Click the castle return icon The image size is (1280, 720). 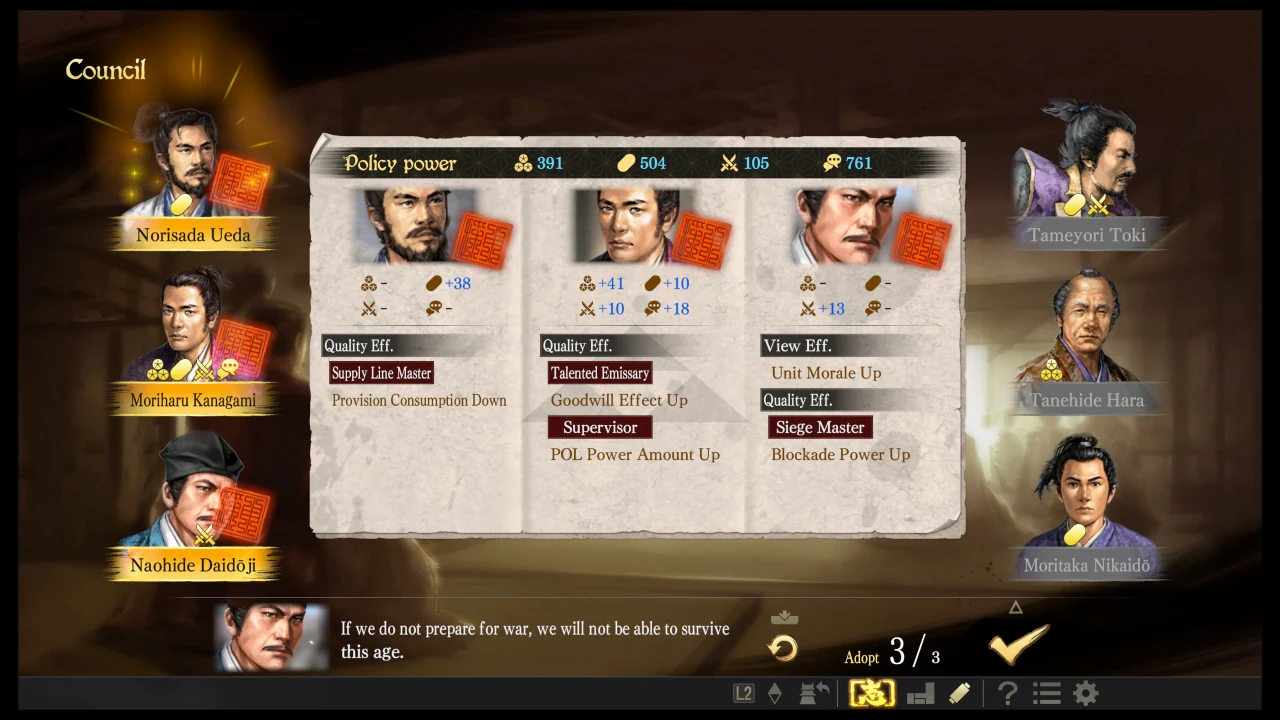pyautogui.click(x=813, y=692)
